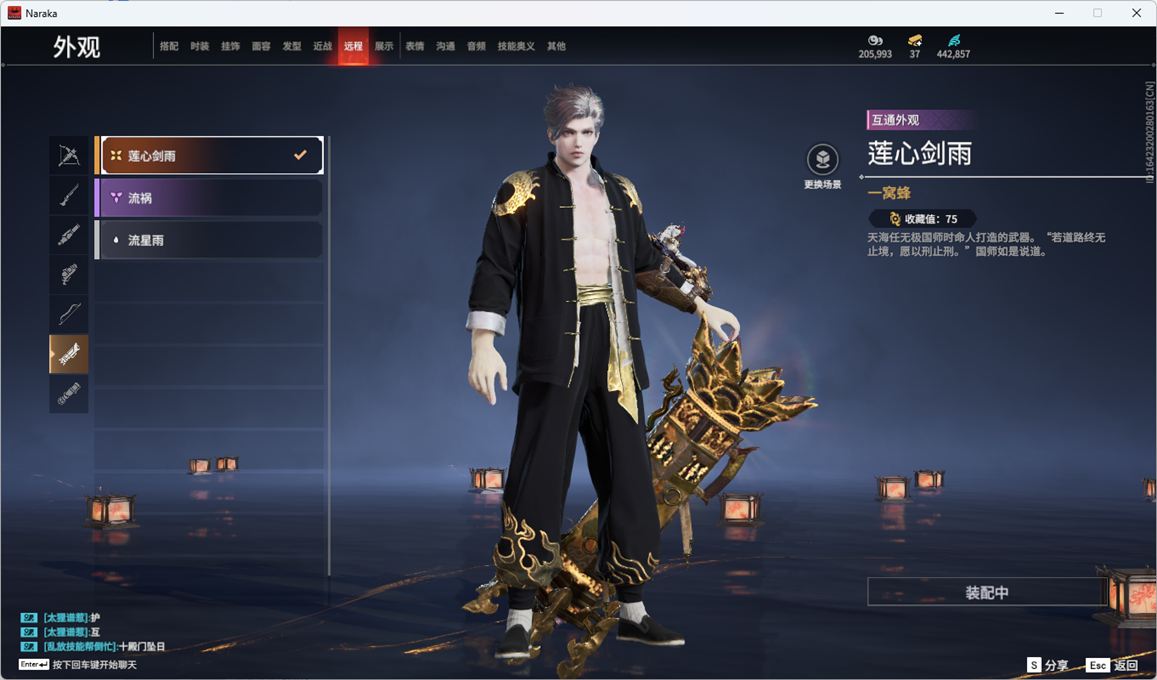Select the 莲心剑雨 skin entry
The image size is (1157, 680).
(x=209, y=156)
